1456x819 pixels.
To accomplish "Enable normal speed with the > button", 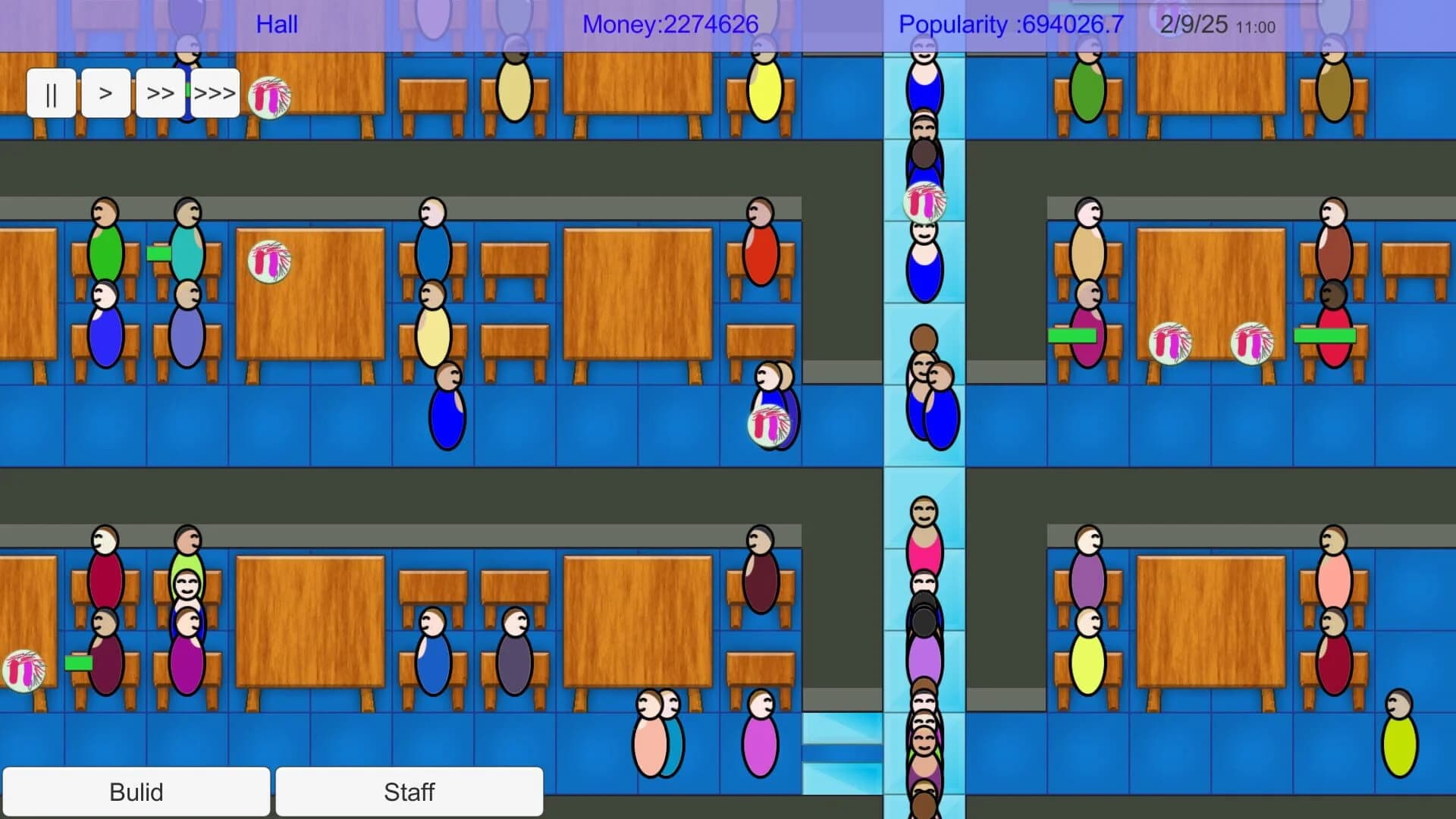I will coord(105,93).
